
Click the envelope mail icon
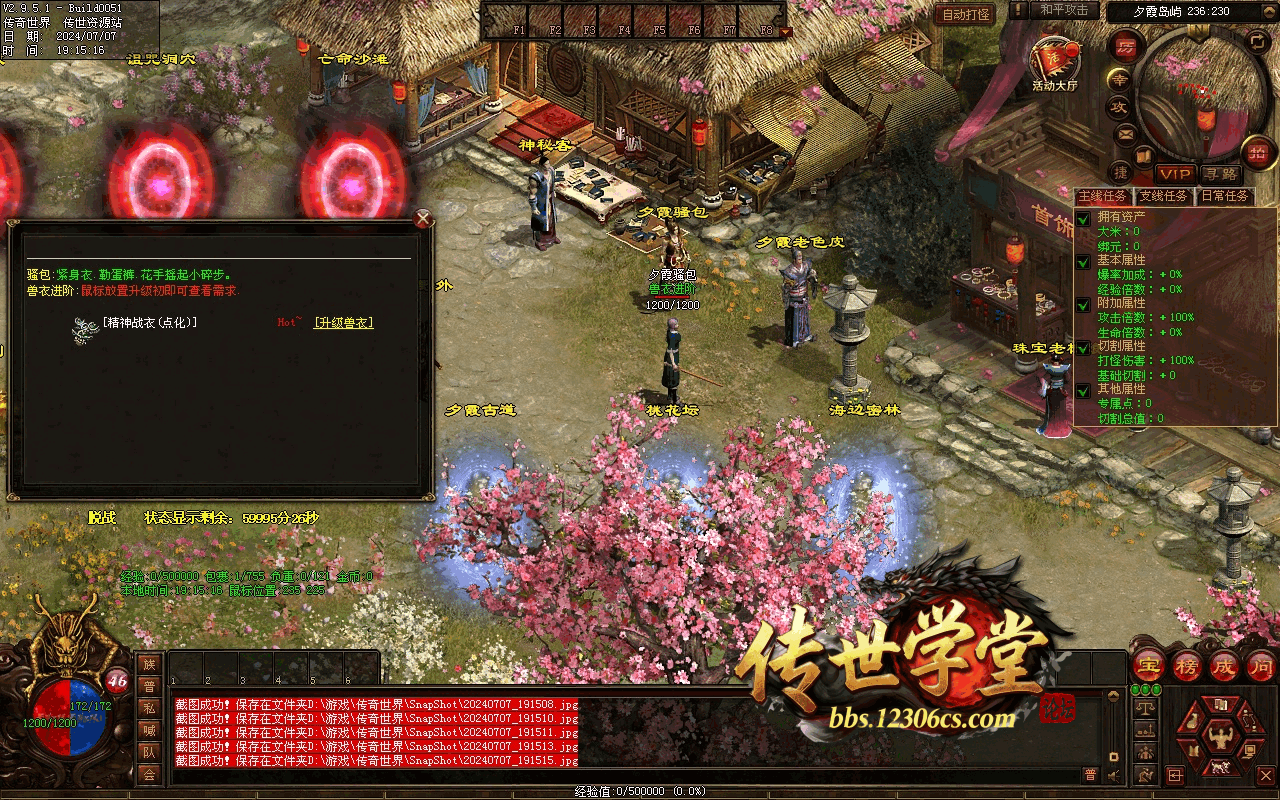1126,134
